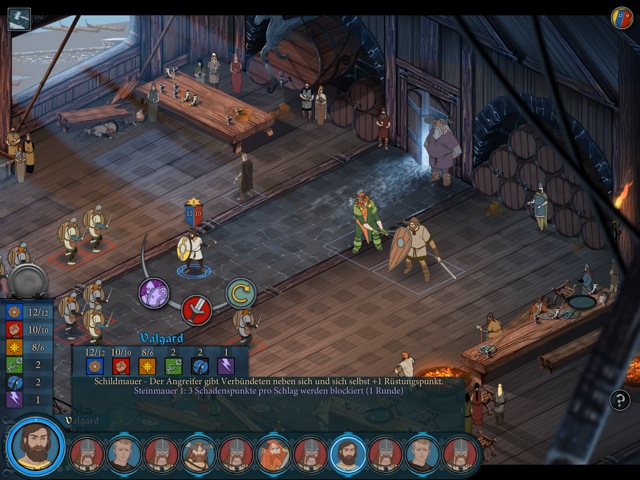This screenshot has width=640, height=480.
Task: Select Valgard's large active portrait
Action: 36,446
